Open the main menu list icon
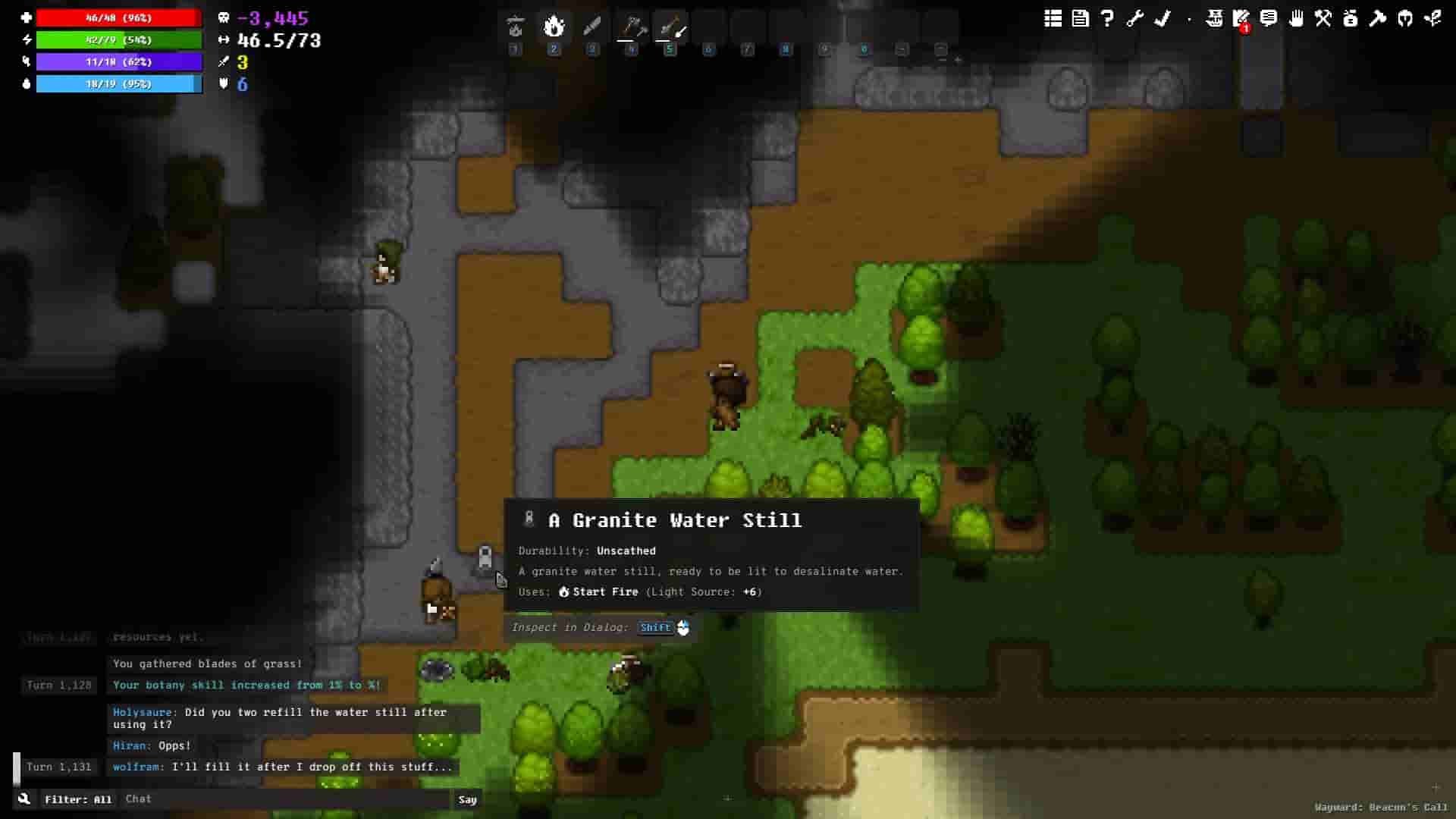 tap(1053, 19)
